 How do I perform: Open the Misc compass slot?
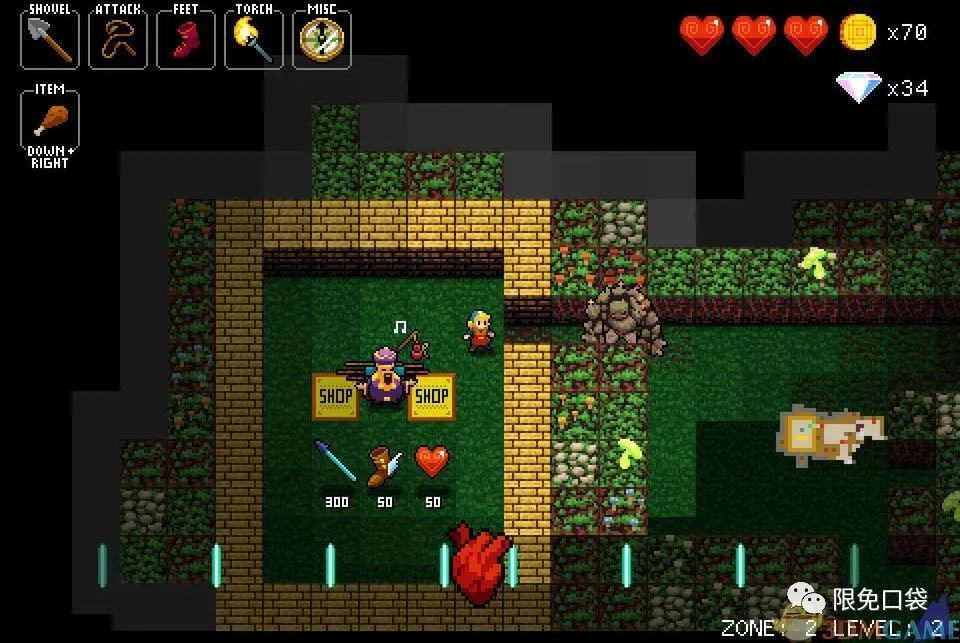pyautogui.click(x=321, y=39)
